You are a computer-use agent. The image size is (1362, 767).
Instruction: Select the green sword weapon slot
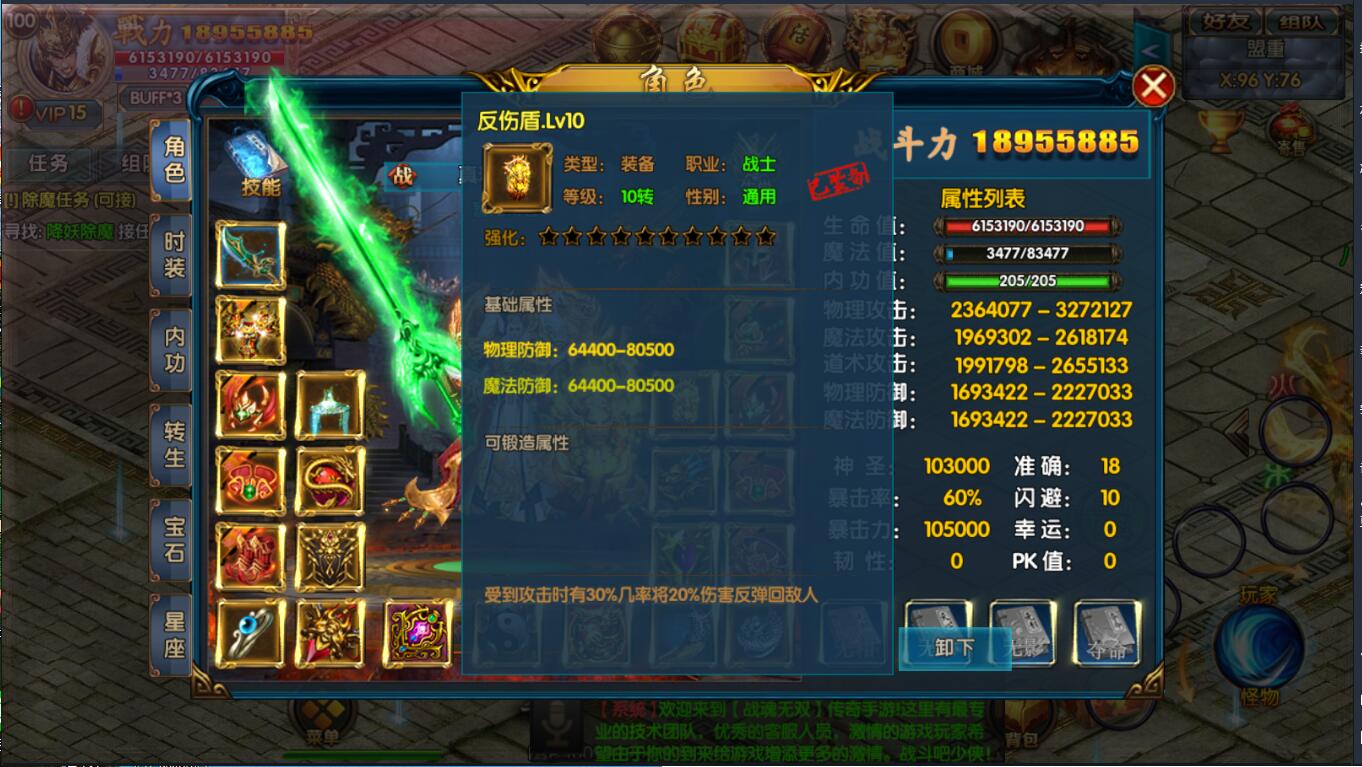click(x=251, y=254)
